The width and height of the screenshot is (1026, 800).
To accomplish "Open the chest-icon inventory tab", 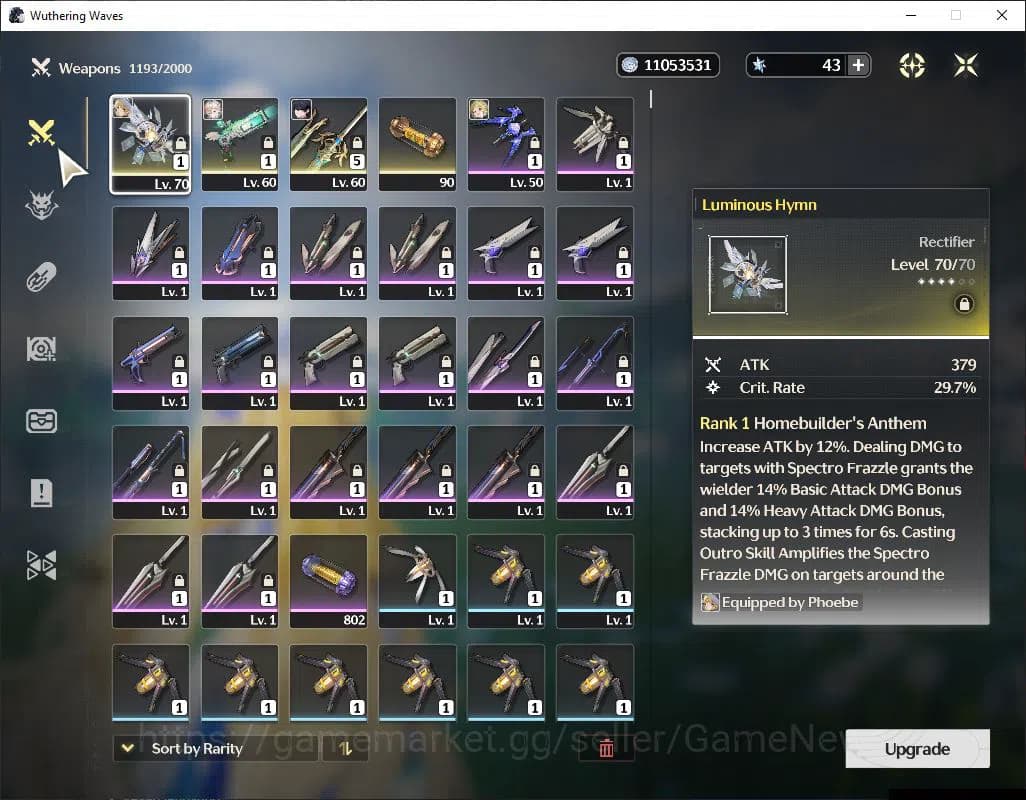I will pyautogui.click(x=41, y=421).
